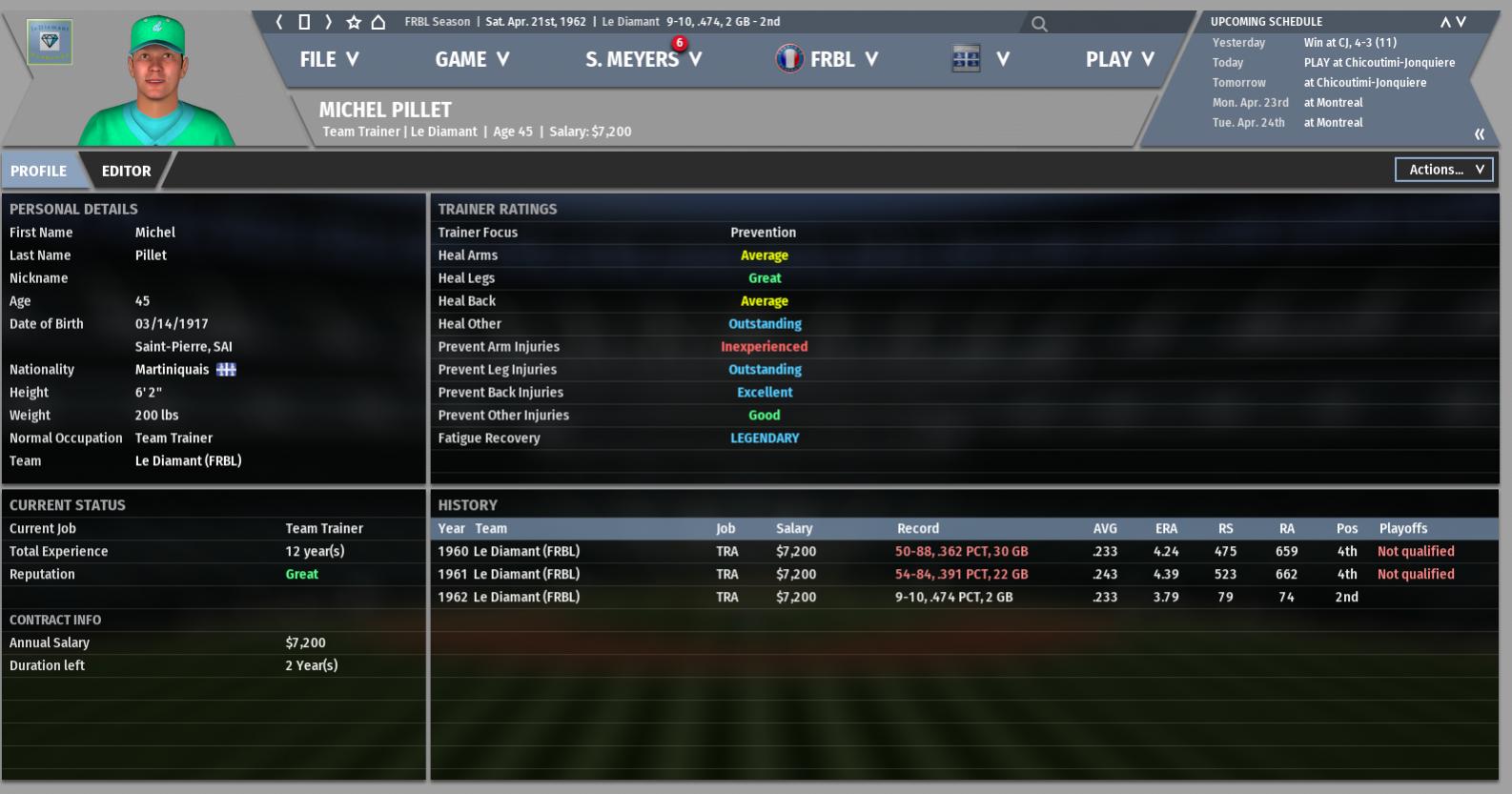Move the upcoming schedule down one step
The height and width of the screenshot is (794, 1512).
pos(1461,22)
